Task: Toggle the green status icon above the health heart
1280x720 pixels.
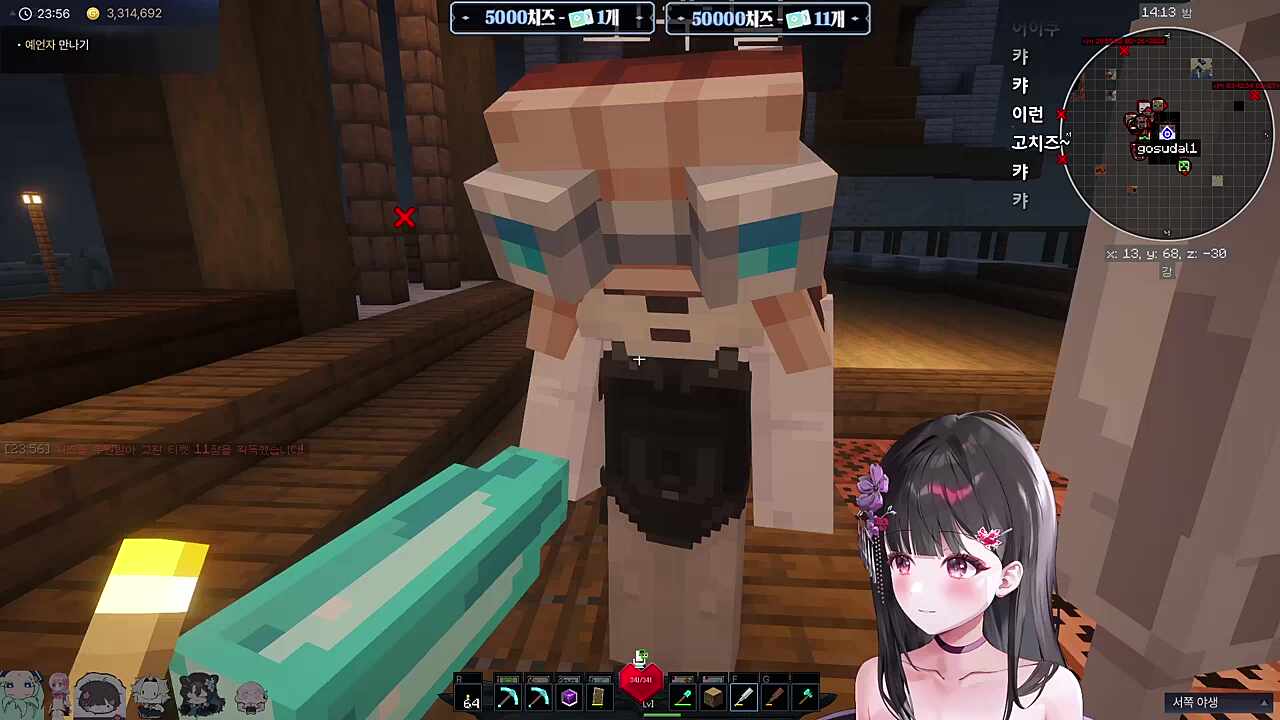Action: pyautogui.click(x=640, y=657)
